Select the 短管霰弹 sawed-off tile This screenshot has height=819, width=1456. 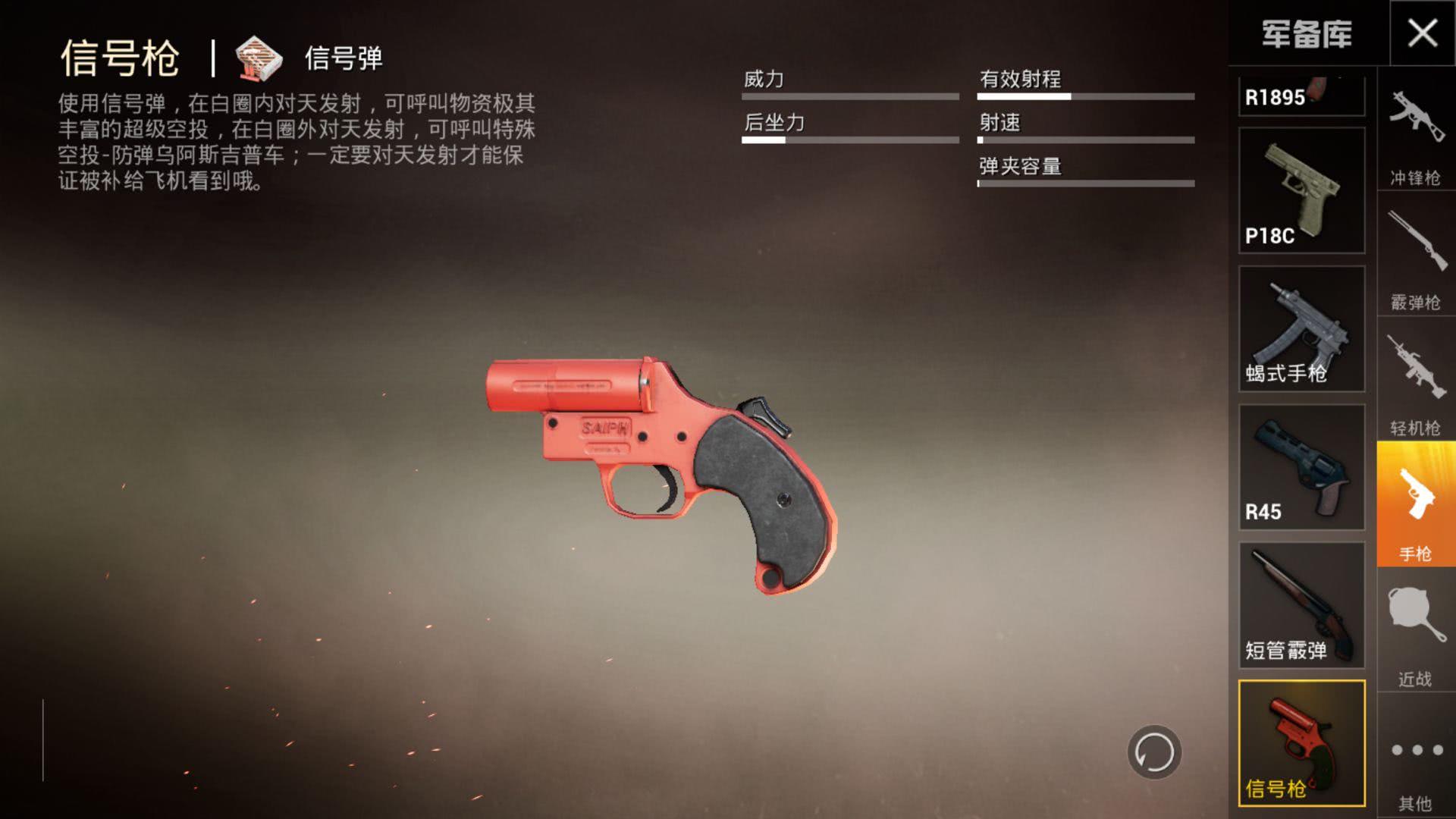(1301, 605)
